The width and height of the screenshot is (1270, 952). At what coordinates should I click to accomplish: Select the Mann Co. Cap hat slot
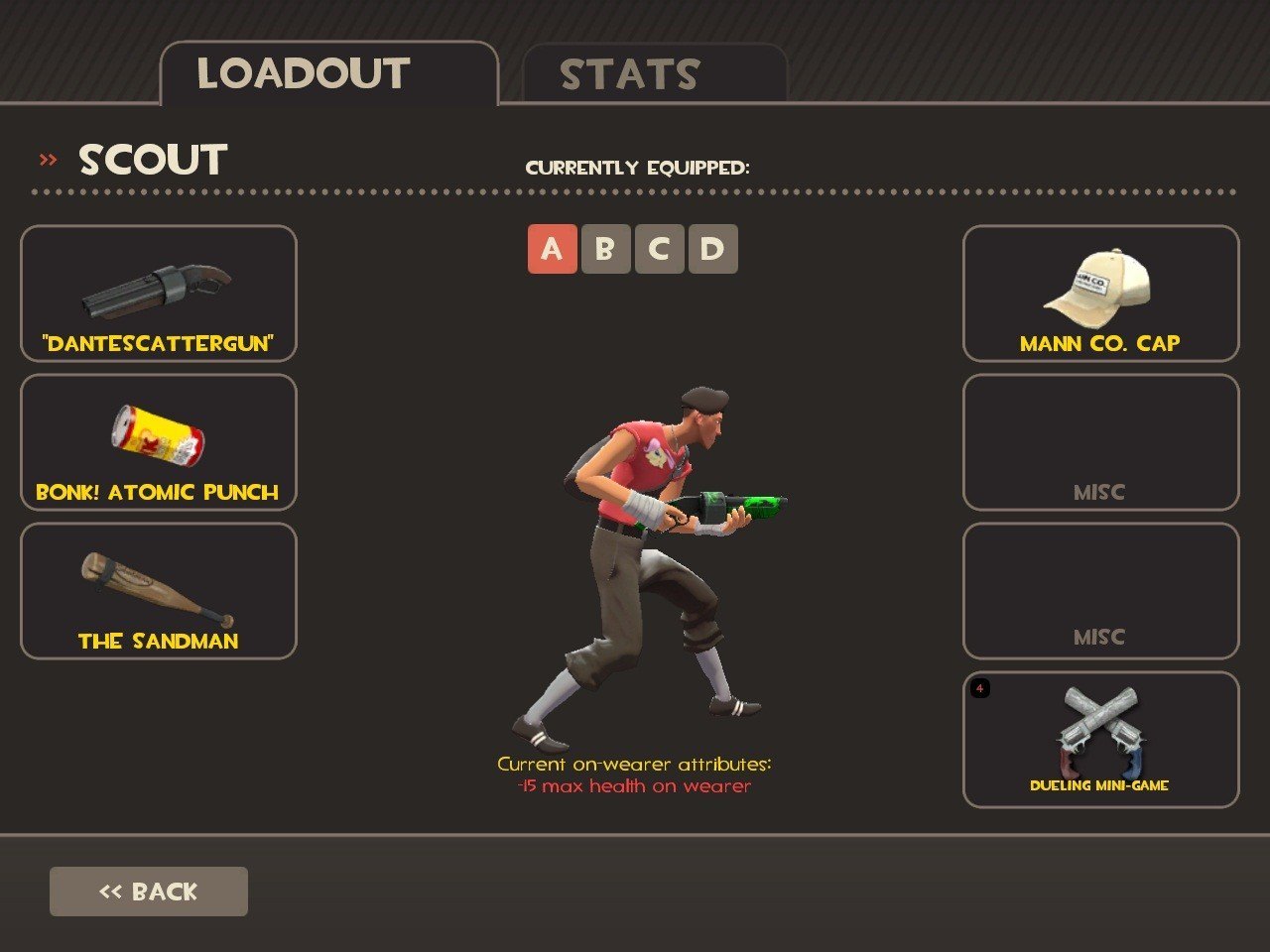[x=1100, y=294]
